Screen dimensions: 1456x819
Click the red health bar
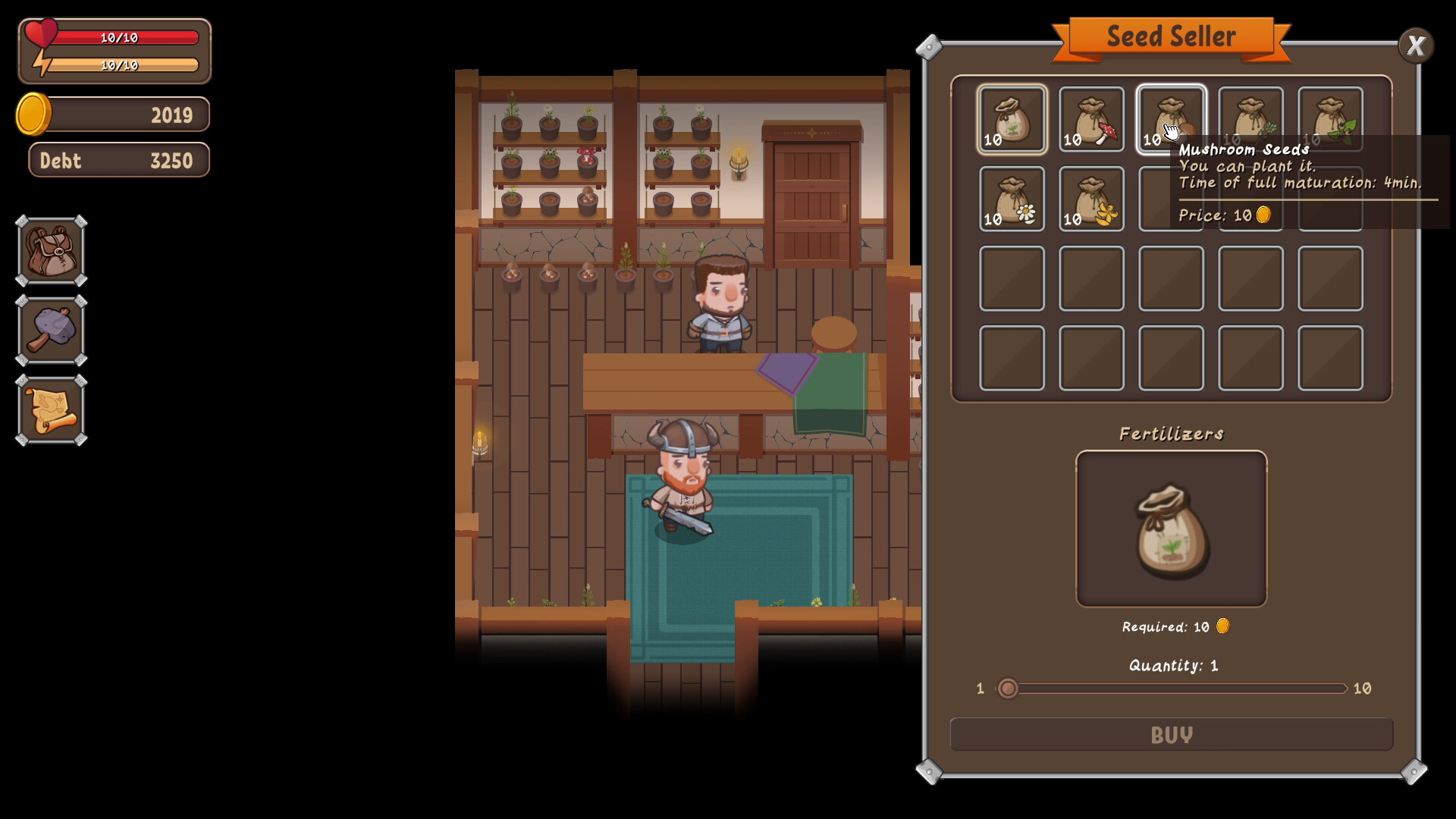tap(121, 37)
